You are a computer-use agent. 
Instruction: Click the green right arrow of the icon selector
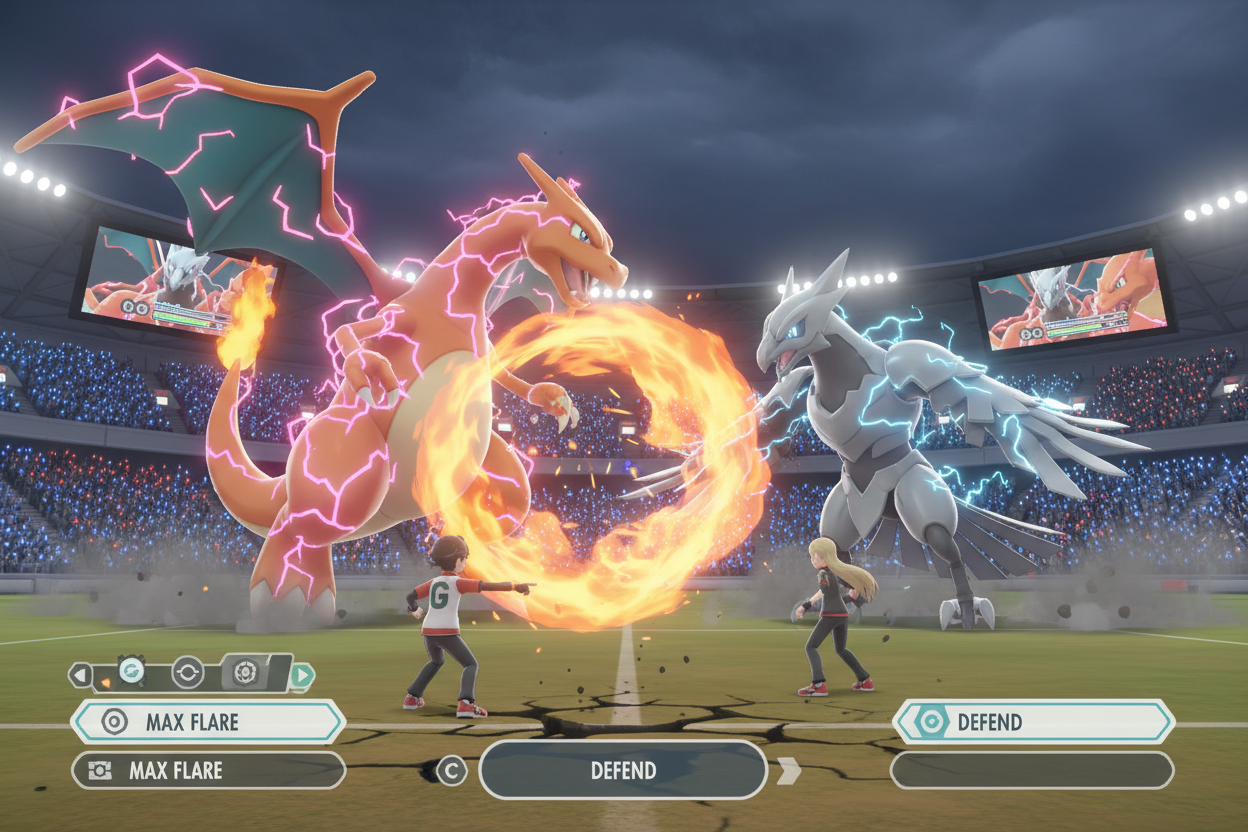click(302, 676)
